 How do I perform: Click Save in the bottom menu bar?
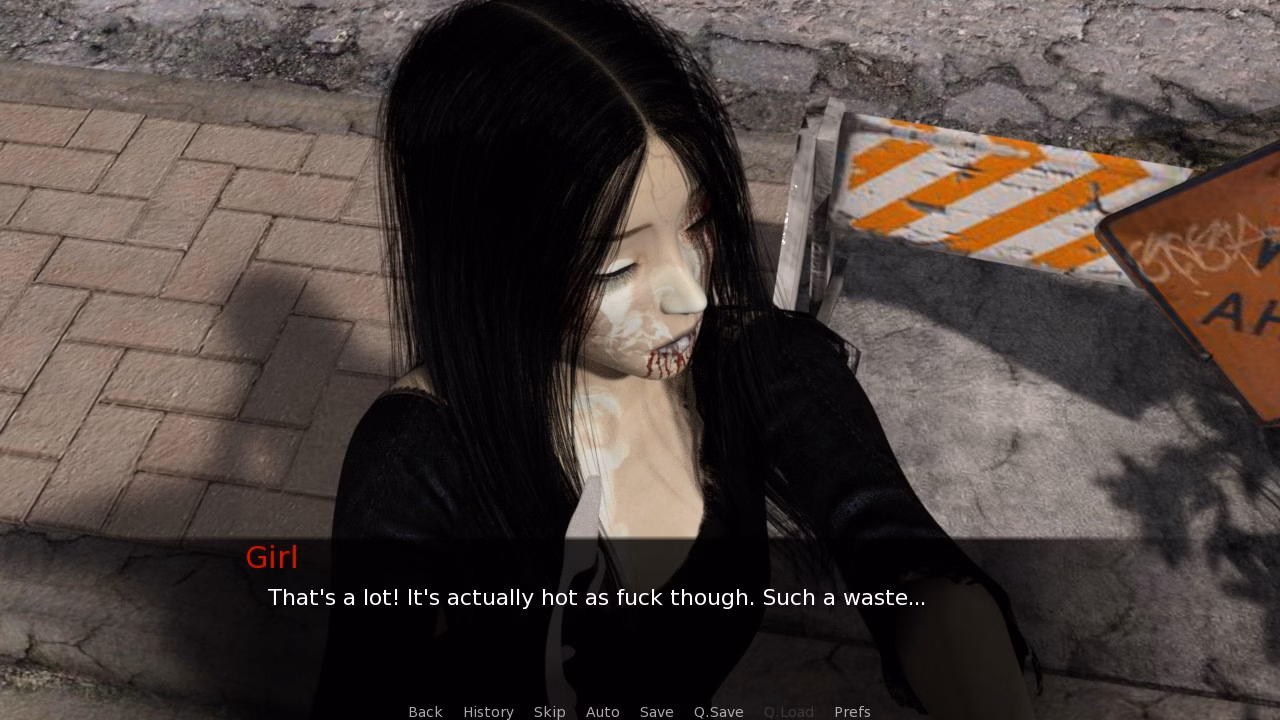click(656, 711)
